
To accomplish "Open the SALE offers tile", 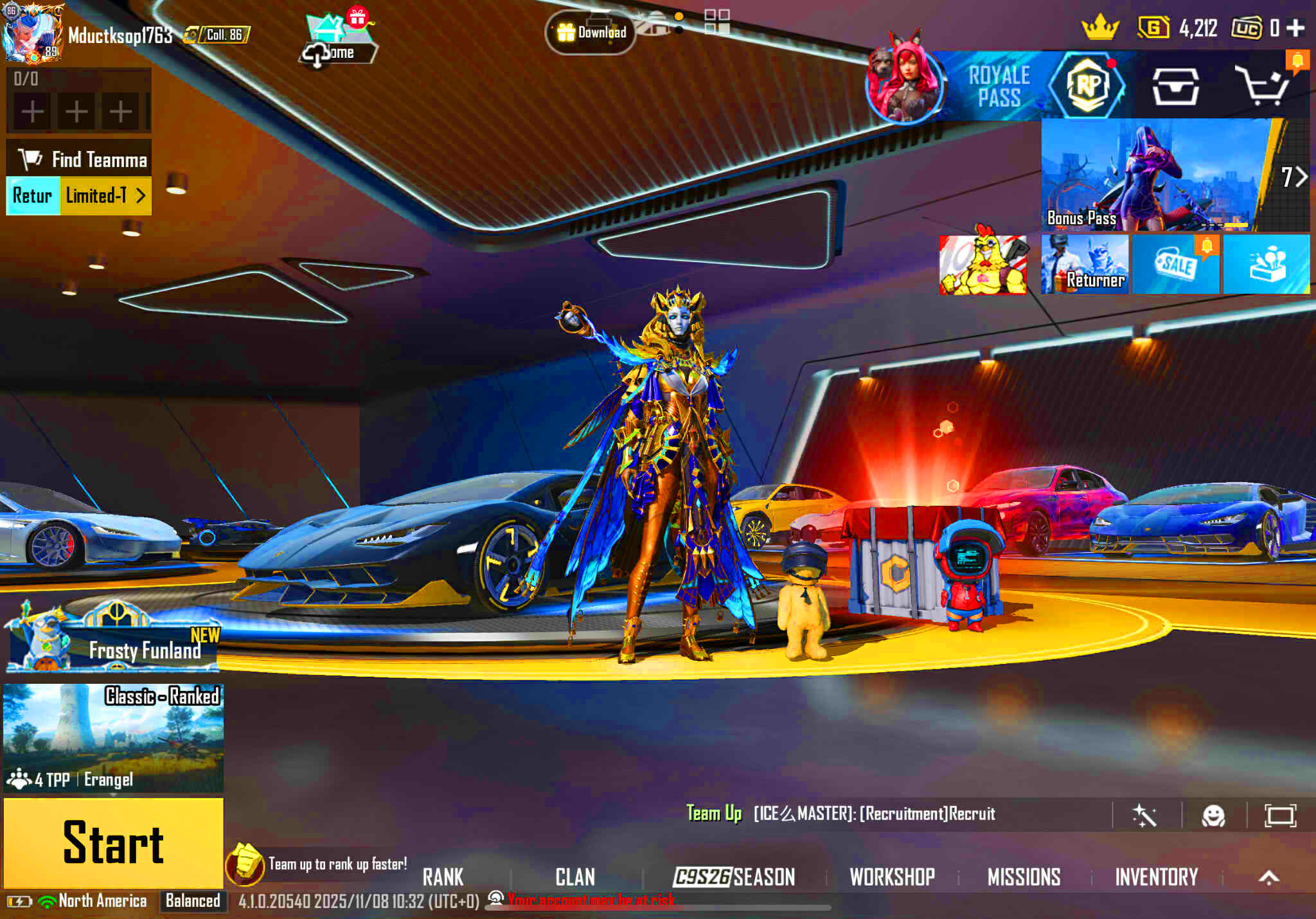I will pyautogui.click(x=1175, y=264).
